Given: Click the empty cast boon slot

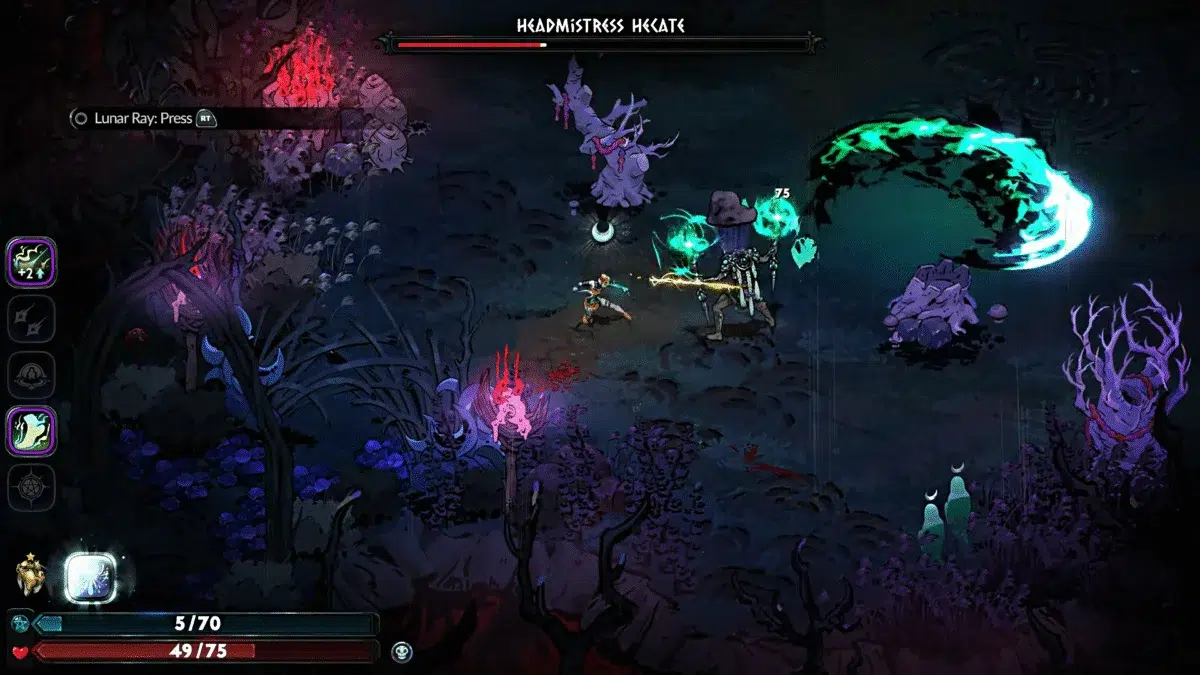Looking at the screenshot, I should 32,375.
